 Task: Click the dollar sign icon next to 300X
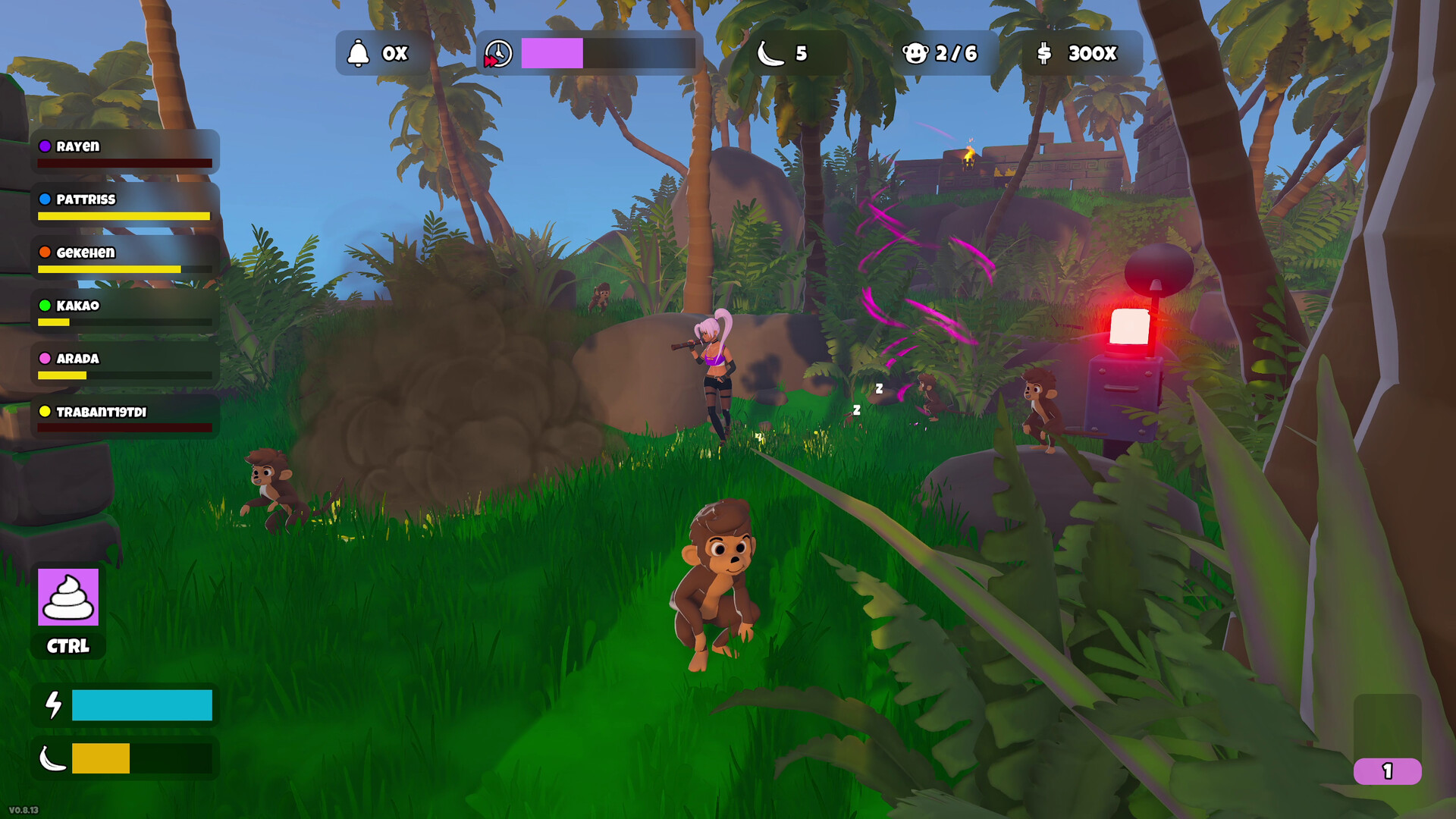1044,53
